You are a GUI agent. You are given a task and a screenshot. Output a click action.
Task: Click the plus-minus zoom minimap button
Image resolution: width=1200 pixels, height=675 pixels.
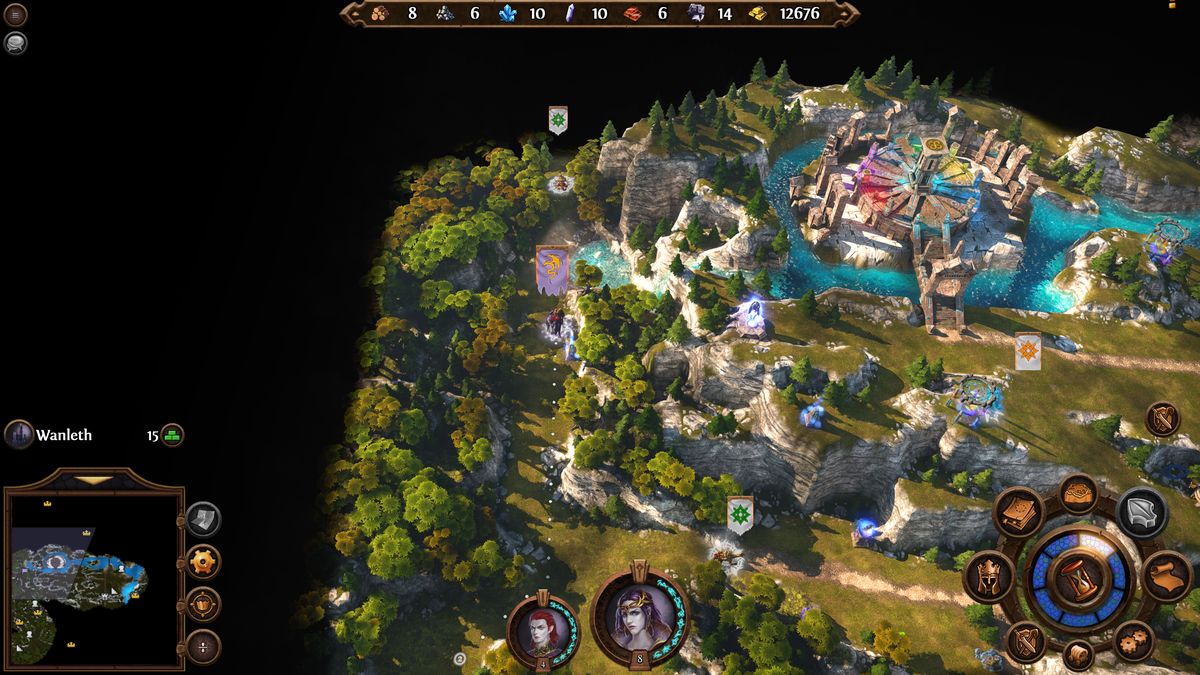click(203, 647)
